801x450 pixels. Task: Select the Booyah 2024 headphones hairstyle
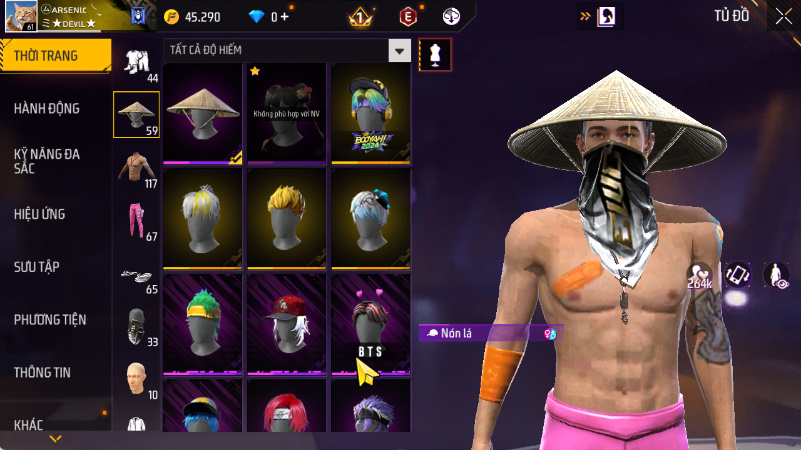pos(370,112)
